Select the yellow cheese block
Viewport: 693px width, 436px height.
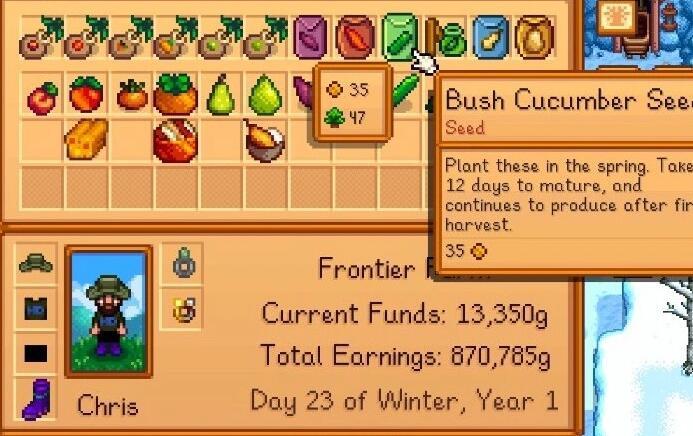[87, 140]
